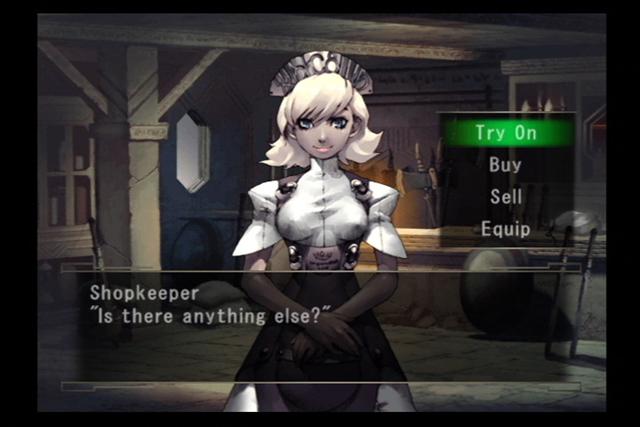Pick Equip in the shop menu
The height and width of the screenshot is (427, 640).
click(x=505, y=229)
